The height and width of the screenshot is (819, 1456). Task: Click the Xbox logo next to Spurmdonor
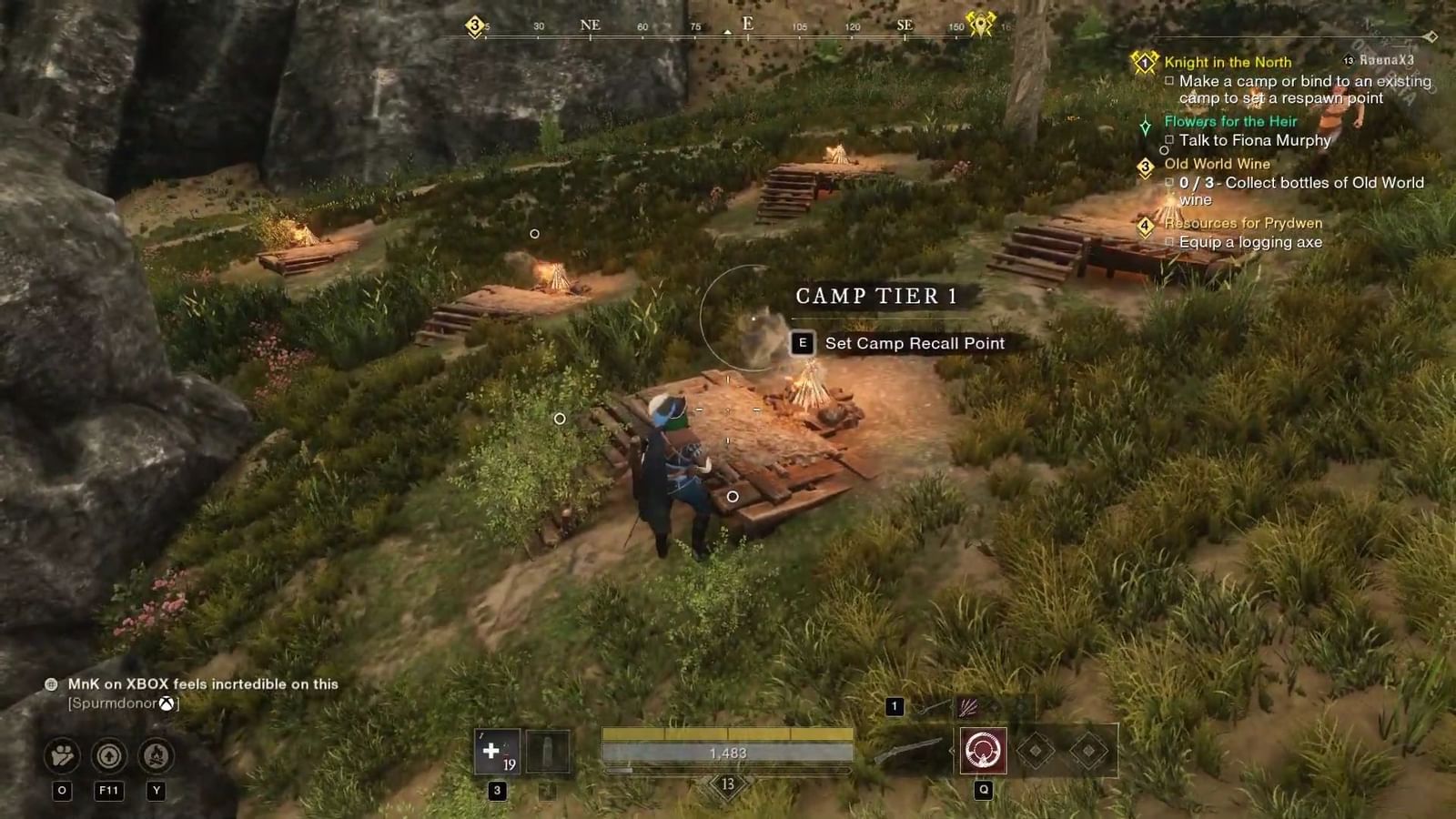pos(166,703)
